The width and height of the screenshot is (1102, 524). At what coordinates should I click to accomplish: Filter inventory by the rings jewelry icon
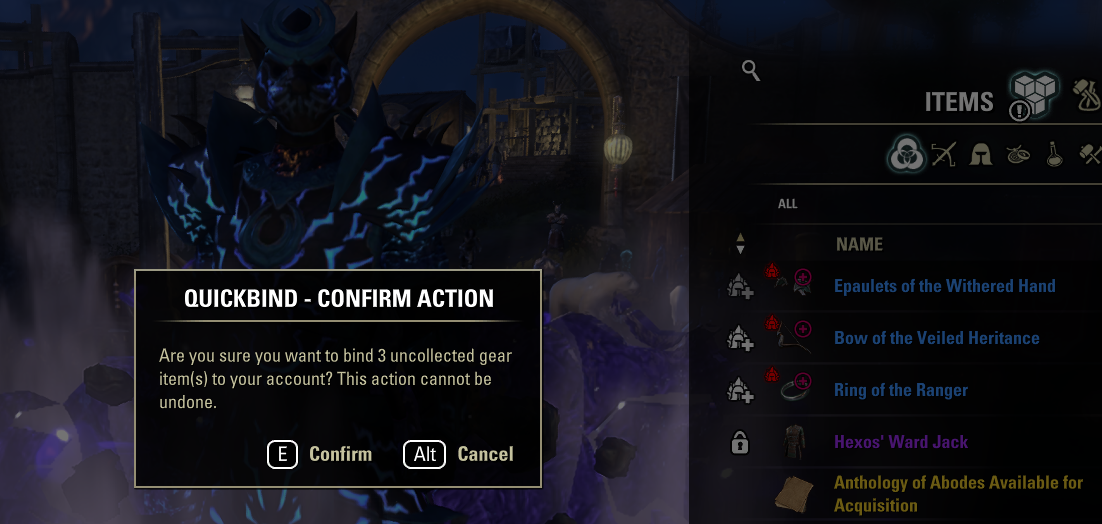point(1018,155)
